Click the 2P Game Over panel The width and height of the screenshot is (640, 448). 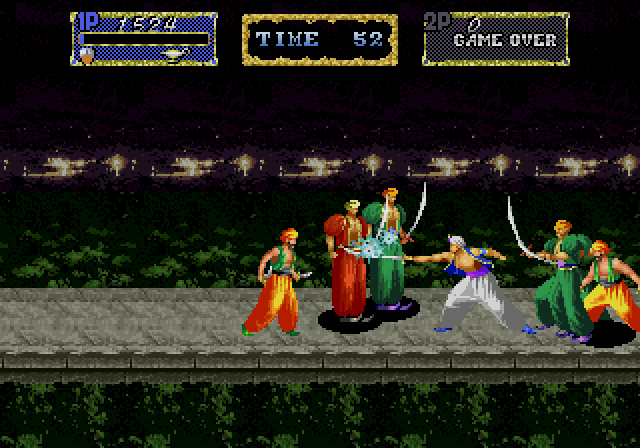coord(495,39)
